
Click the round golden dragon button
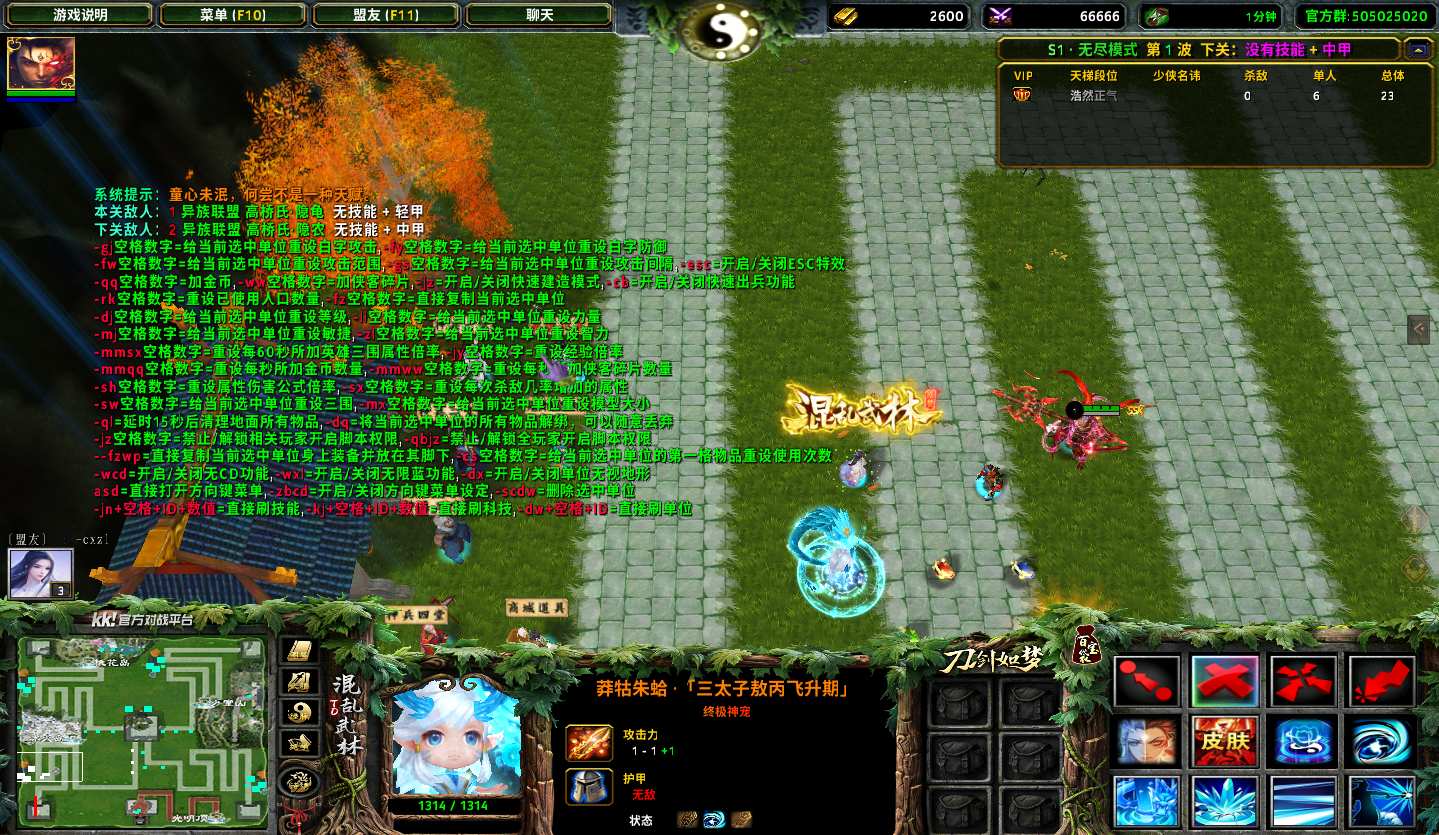[298, 780]
